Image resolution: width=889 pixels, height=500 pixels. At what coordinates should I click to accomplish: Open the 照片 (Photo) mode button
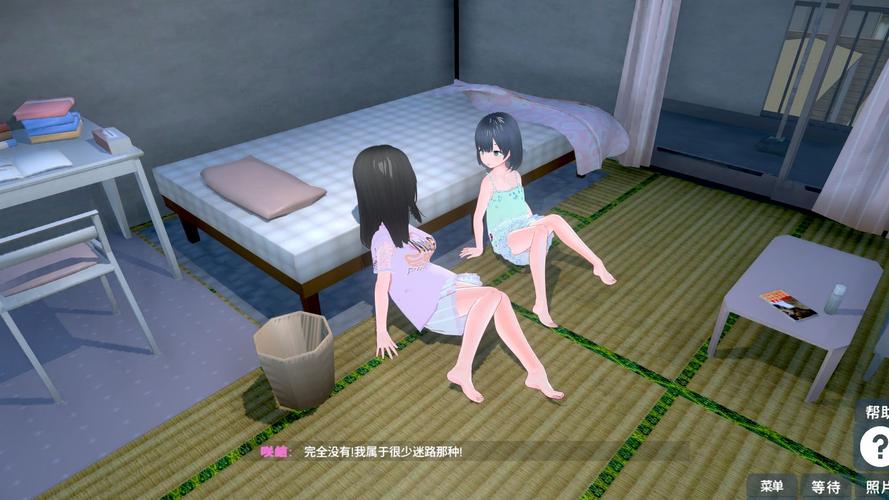875,487
